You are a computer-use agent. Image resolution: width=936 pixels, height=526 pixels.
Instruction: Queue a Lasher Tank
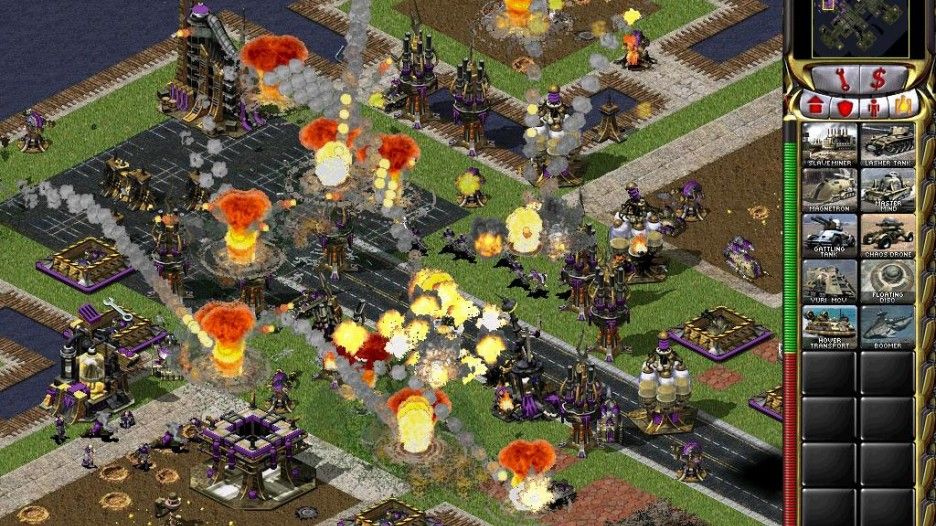pos(887,141)
